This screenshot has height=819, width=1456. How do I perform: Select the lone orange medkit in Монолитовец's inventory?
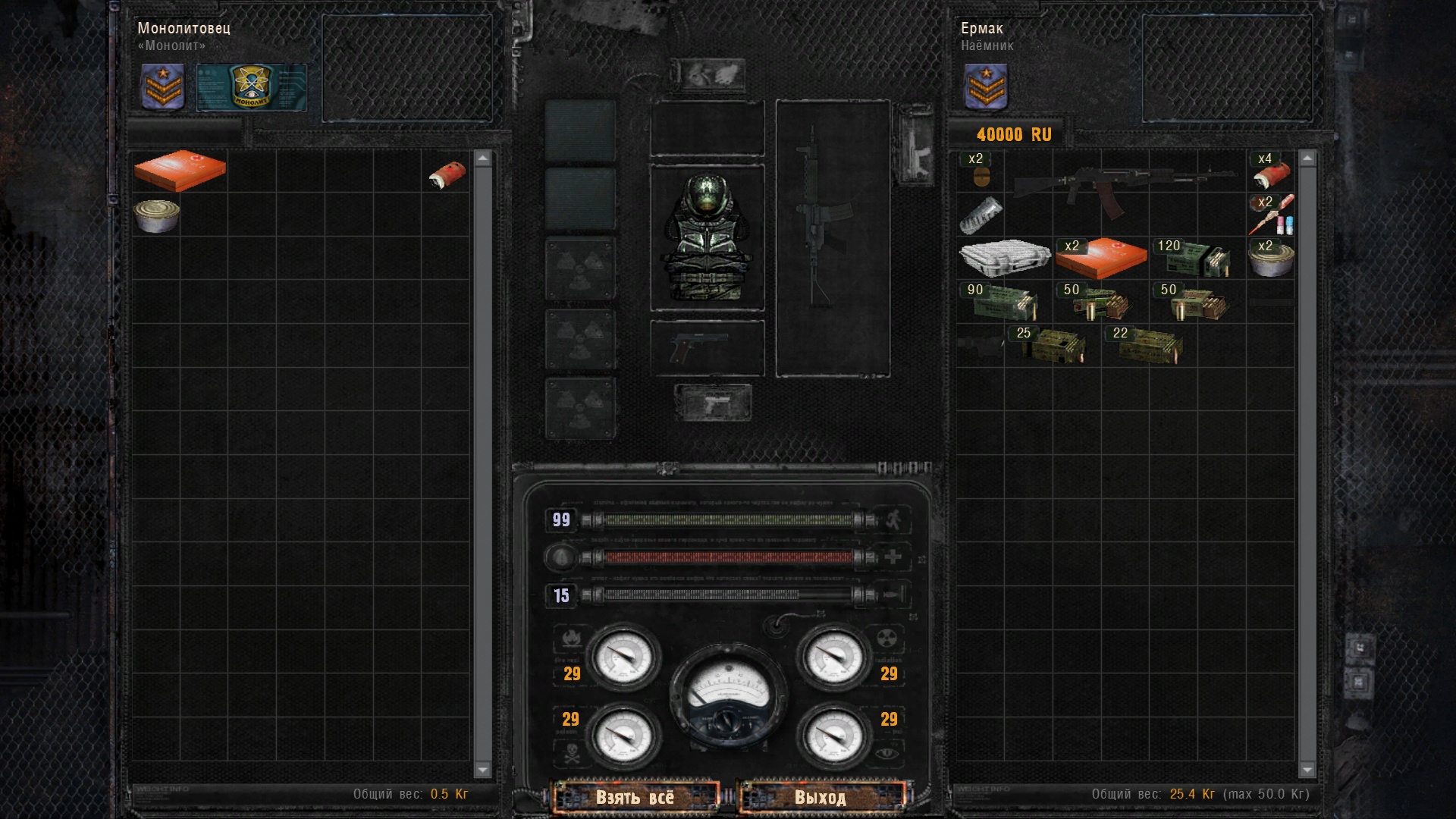click(x=180, y=170)
